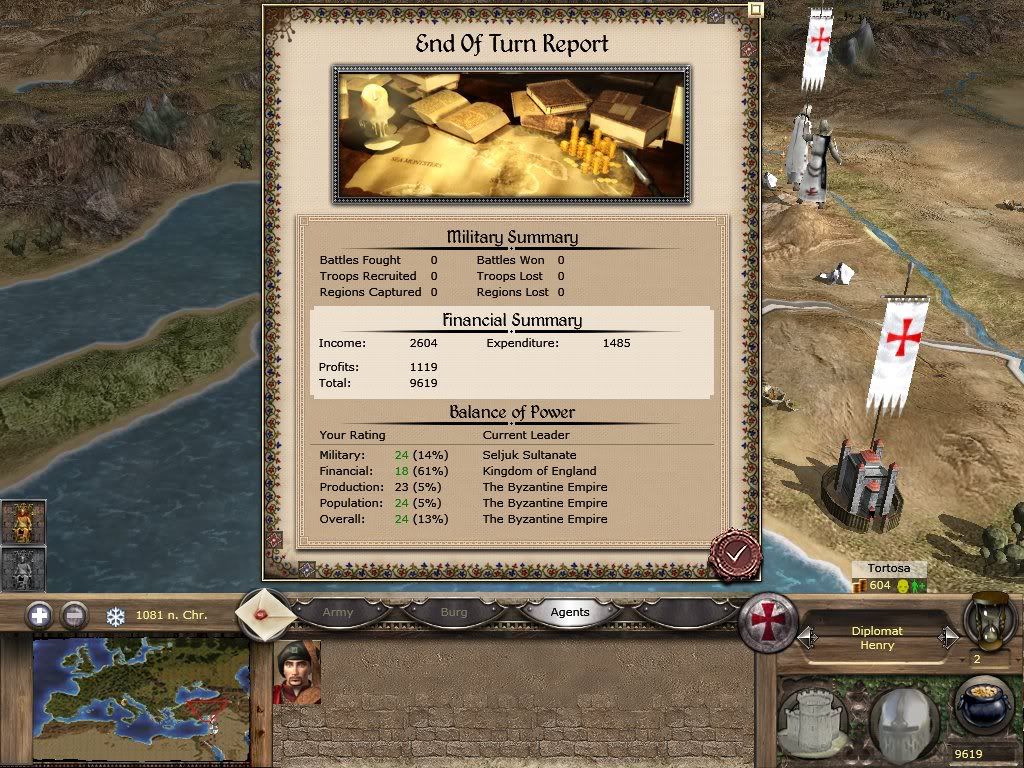Switch to the Army tab
The image size is (1024, 768).
coord(338,612)
